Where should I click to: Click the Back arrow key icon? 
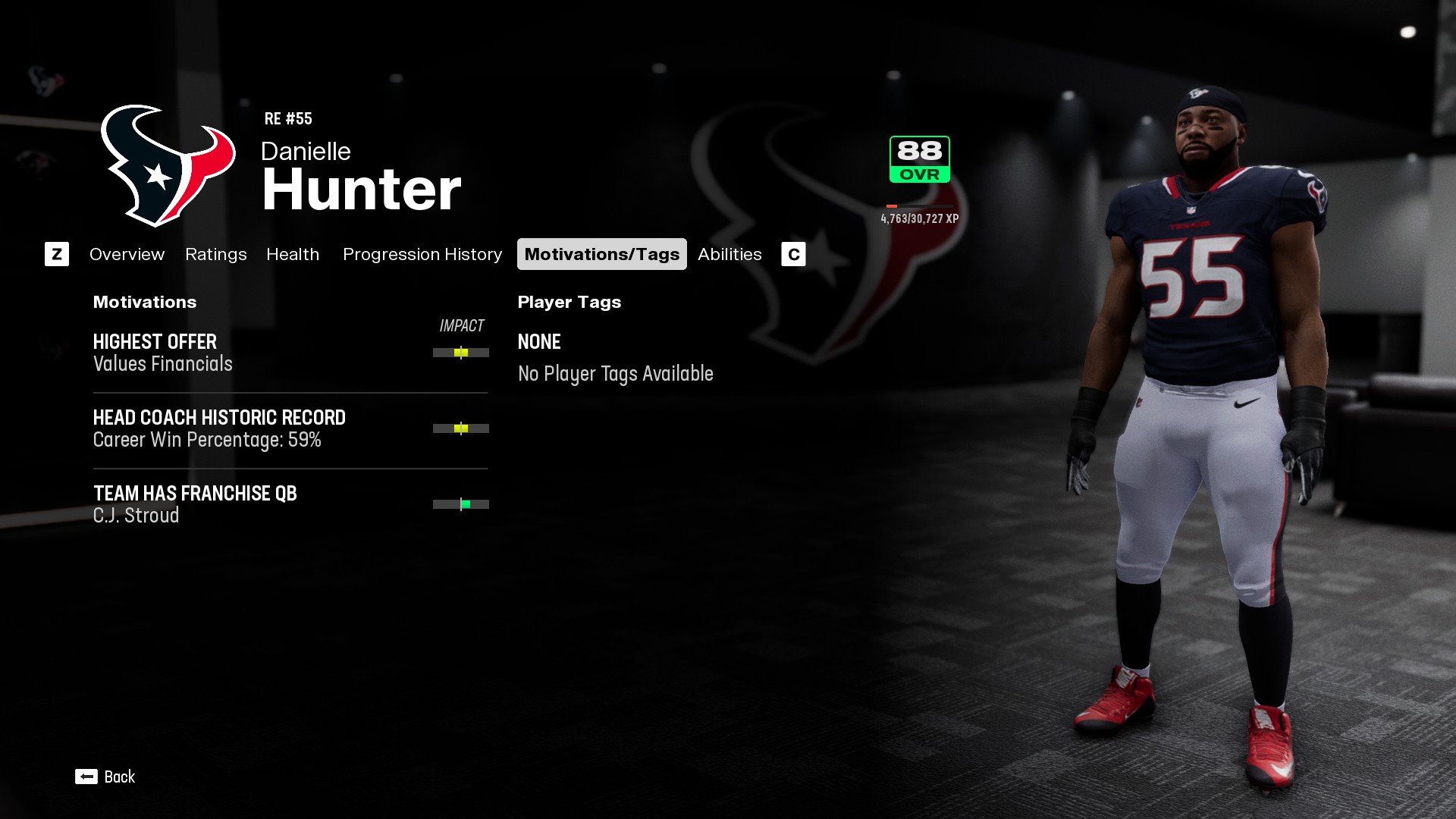click(x=85, y=777)
